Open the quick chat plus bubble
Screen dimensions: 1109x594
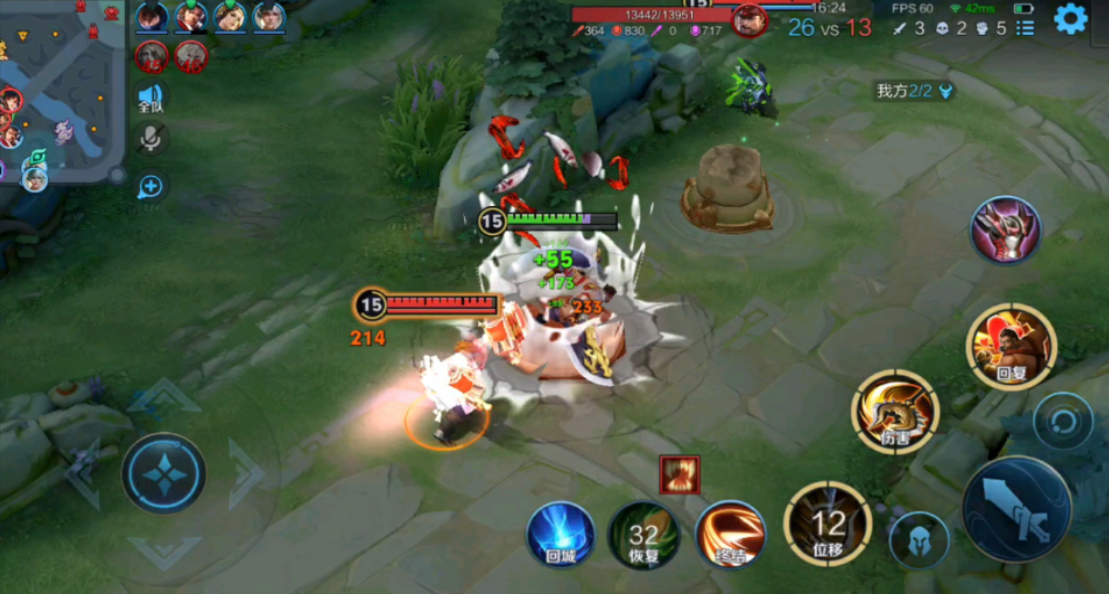(151, 186)
